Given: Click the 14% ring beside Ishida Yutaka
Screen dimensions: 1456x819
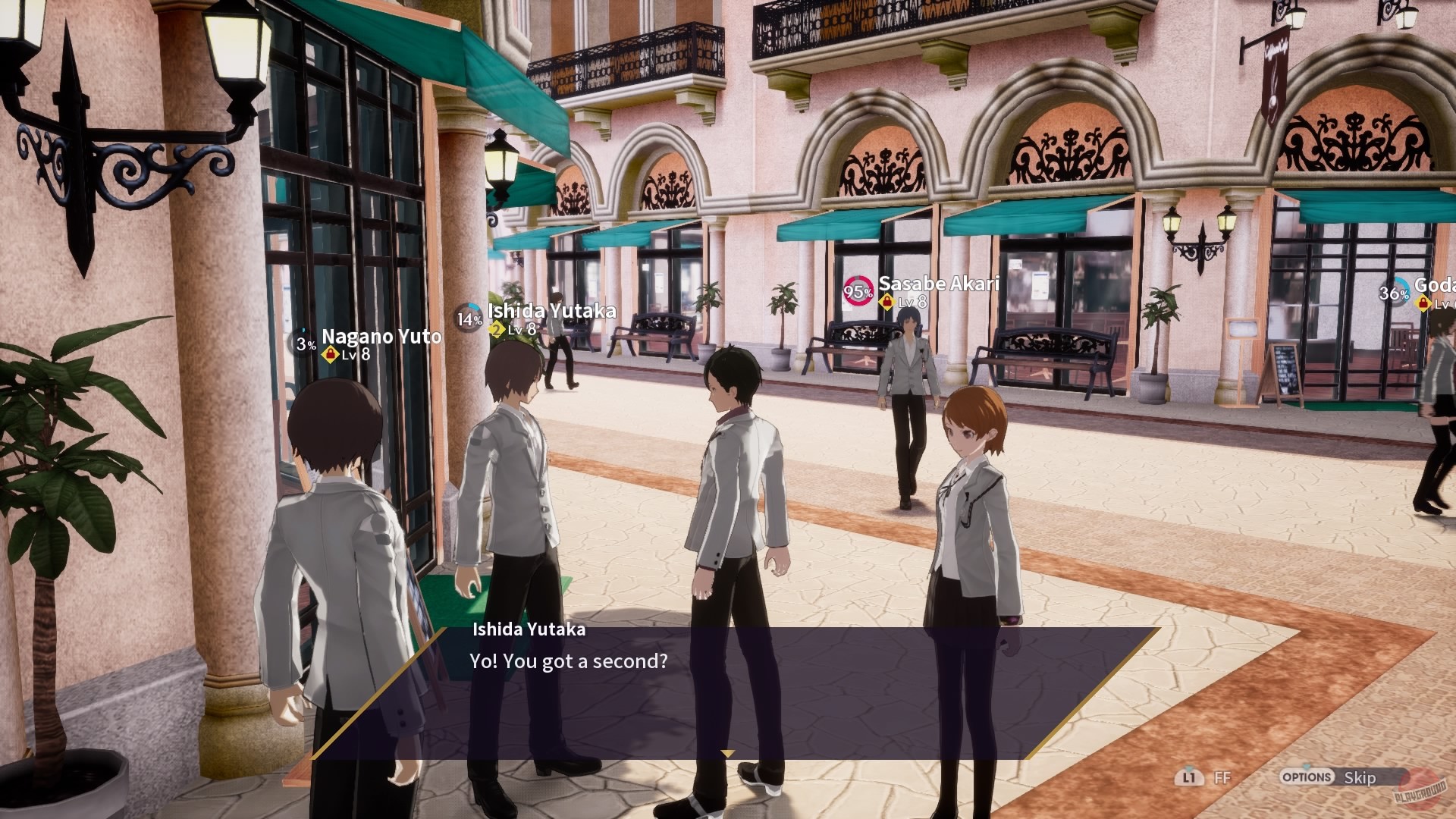Looking at the screenshot, I should pyautogui.click(x=468, y=317).
